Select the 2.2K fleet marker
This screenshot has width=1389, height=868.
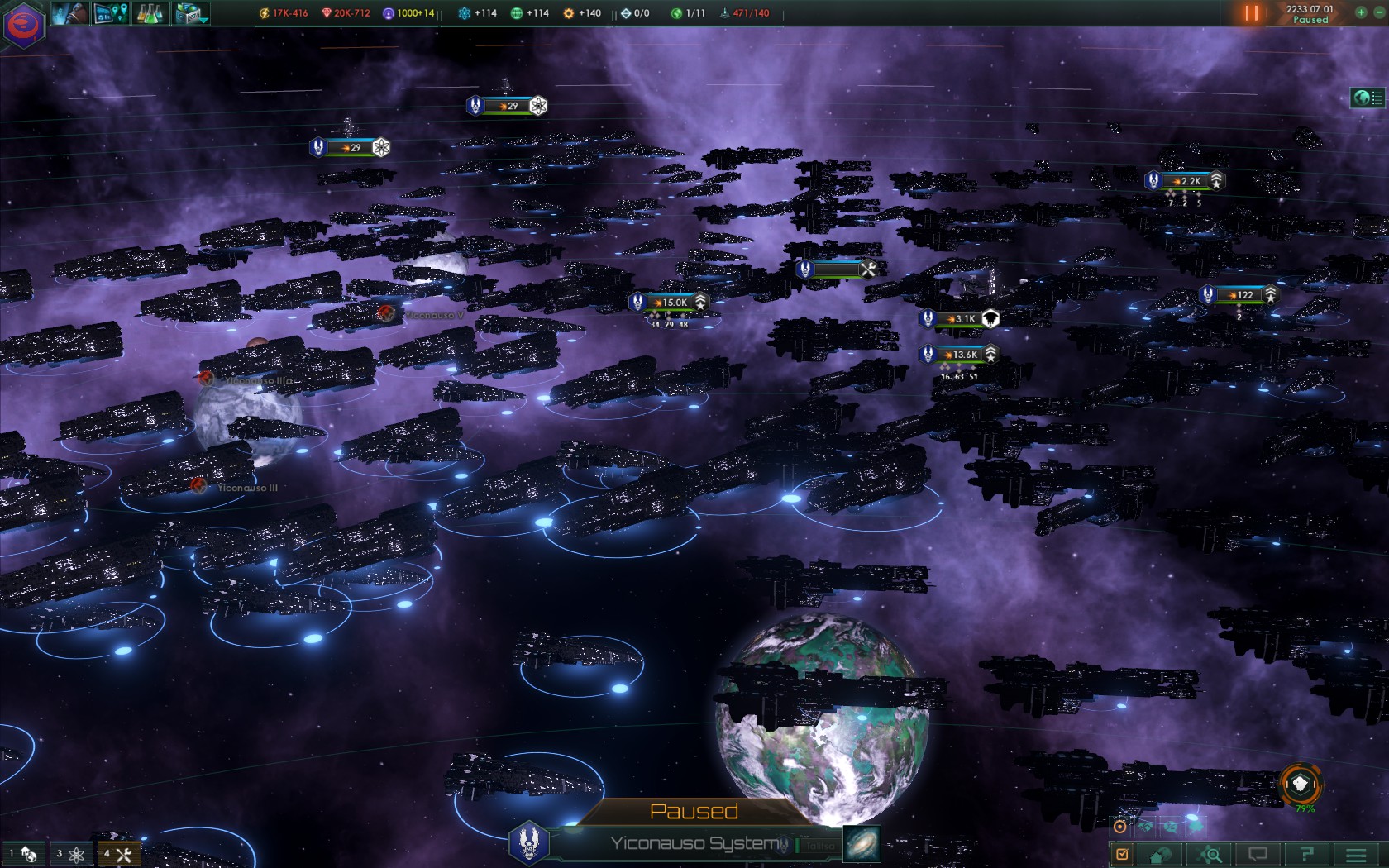pyautogui.click(x=1190, y=181)
